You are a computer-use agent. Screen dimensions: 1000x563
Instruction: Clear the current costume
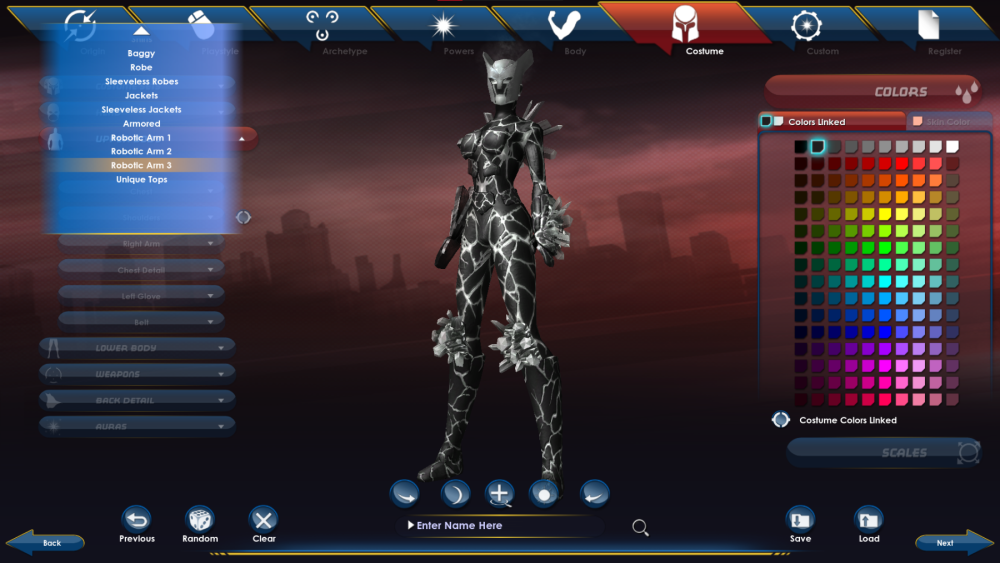point(264,520)
